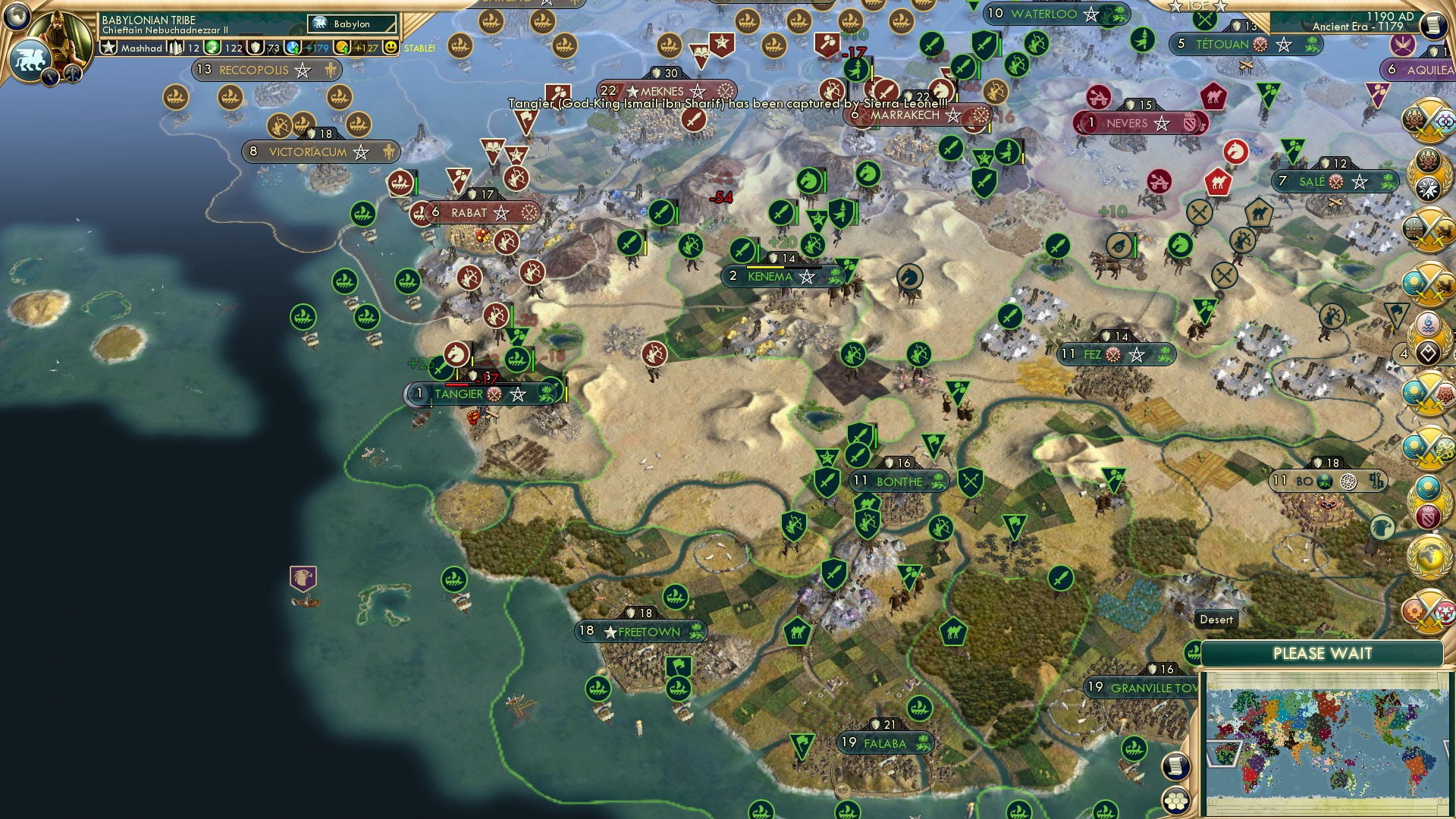Image resolution: width=1456 pixels, height=819 pixels.
Task: Open Freetown by clicking its city banner
Action: (x=642, y=630)
